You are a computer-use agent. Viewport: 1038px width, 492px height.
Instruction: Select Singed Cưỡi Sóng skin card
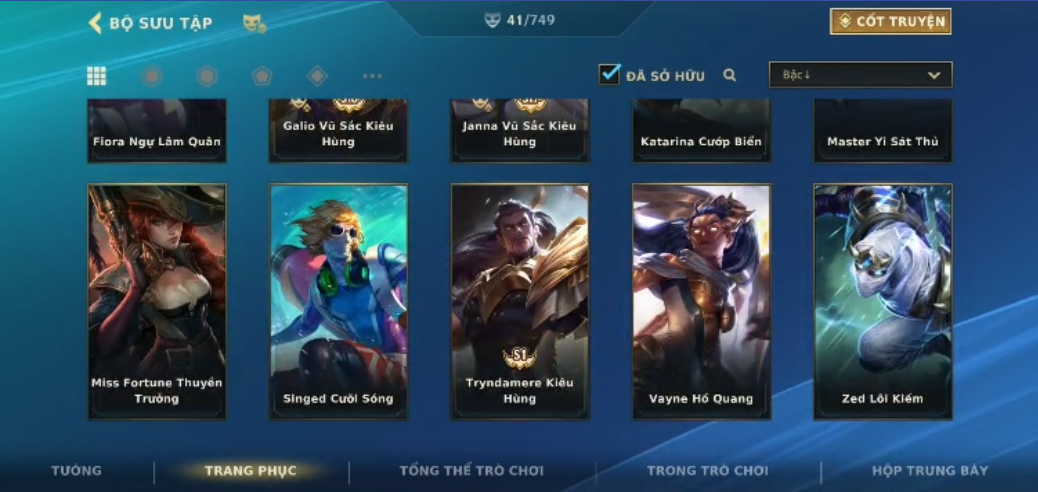pos(338,300)
